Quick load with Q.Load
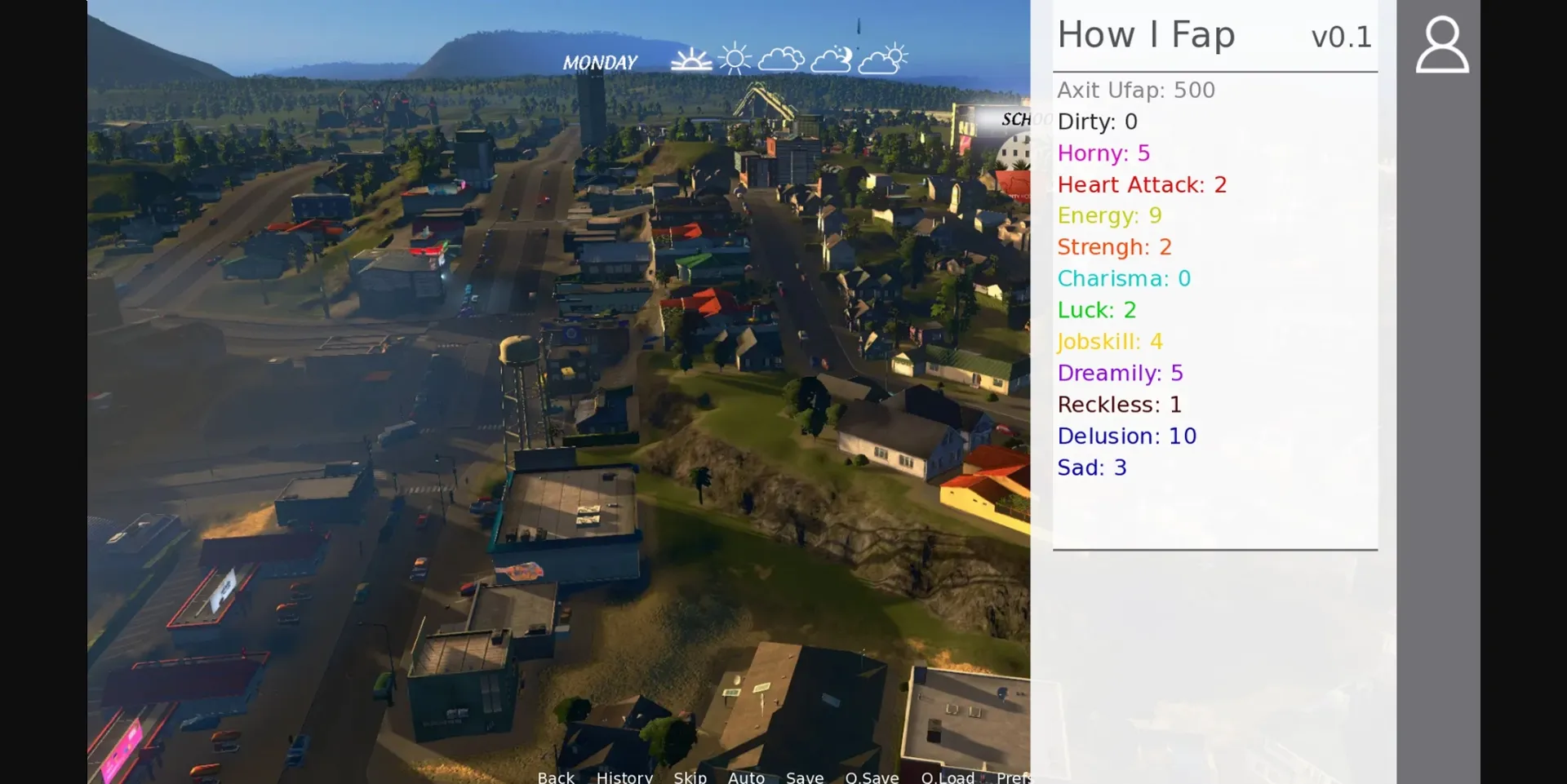The height and width of the screenshot is (784, 1567). point(948,777)
